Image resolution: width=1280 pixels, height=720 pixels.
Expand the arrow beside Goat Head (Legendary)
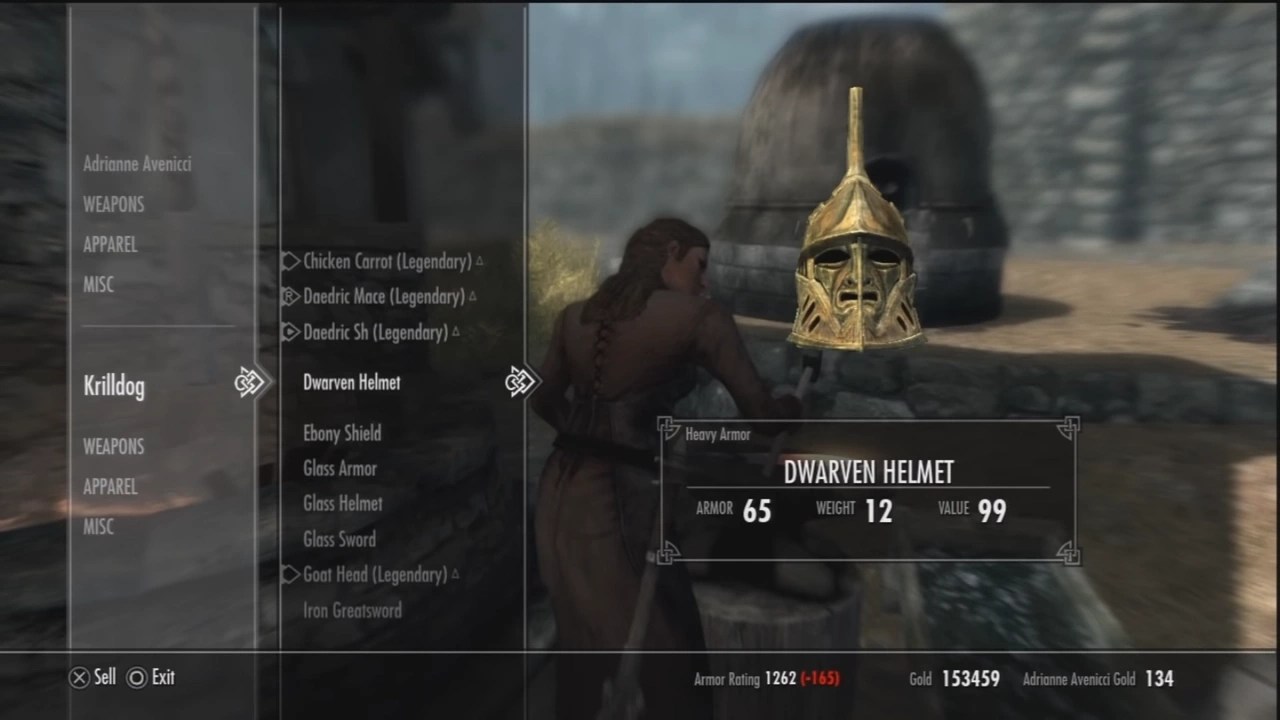pyautogui.click(x=290, y=575)
